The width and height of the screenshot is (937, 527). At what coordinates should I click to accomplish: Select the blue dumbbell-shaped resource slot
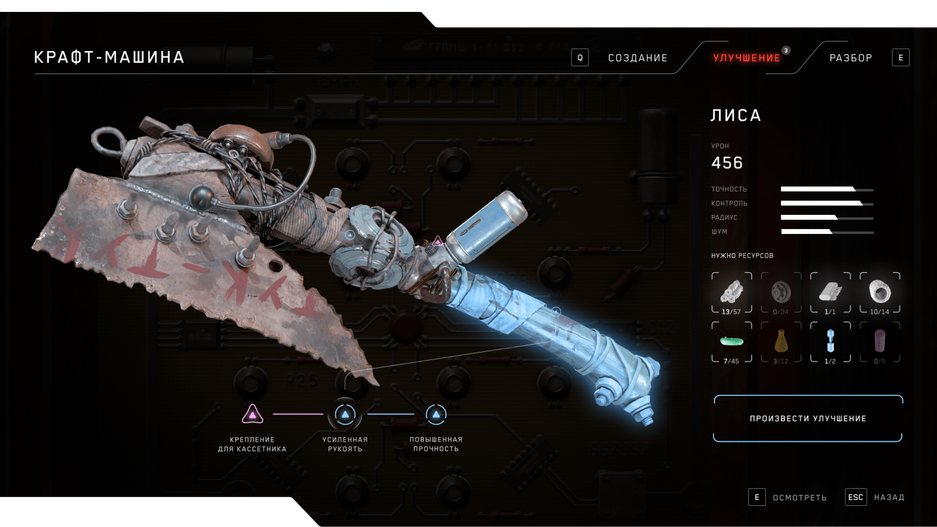(830, 342)
